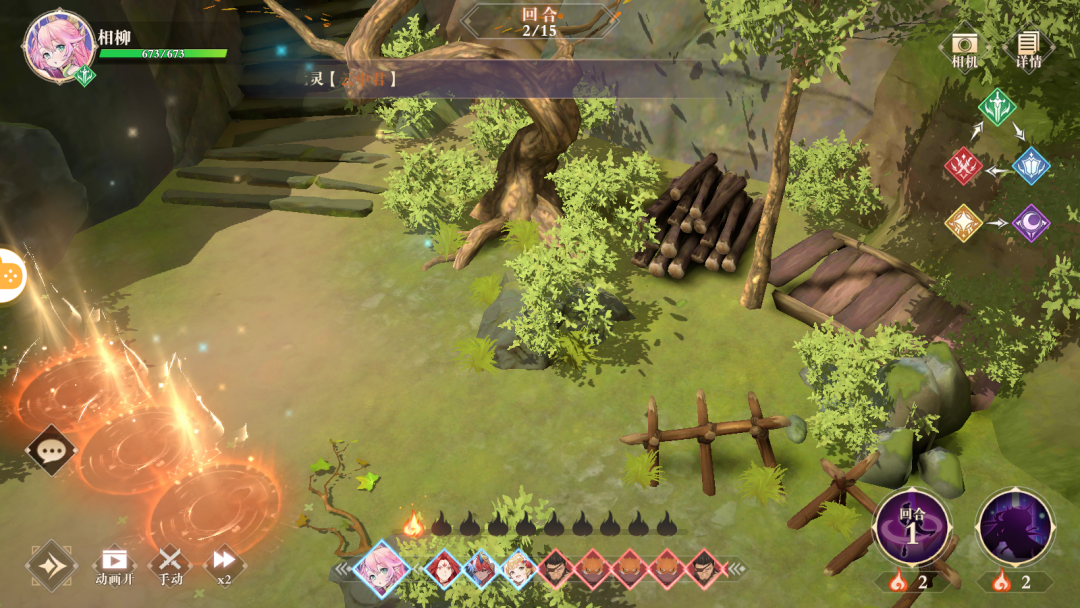Toggle the 动画开 animation setting
The image size is (1080, 608).
click(114, 564)
